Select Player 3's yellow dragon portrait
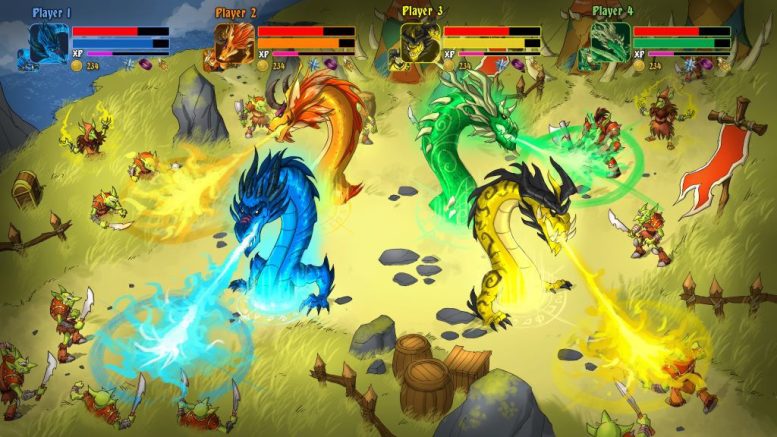 tap(419, 43)
